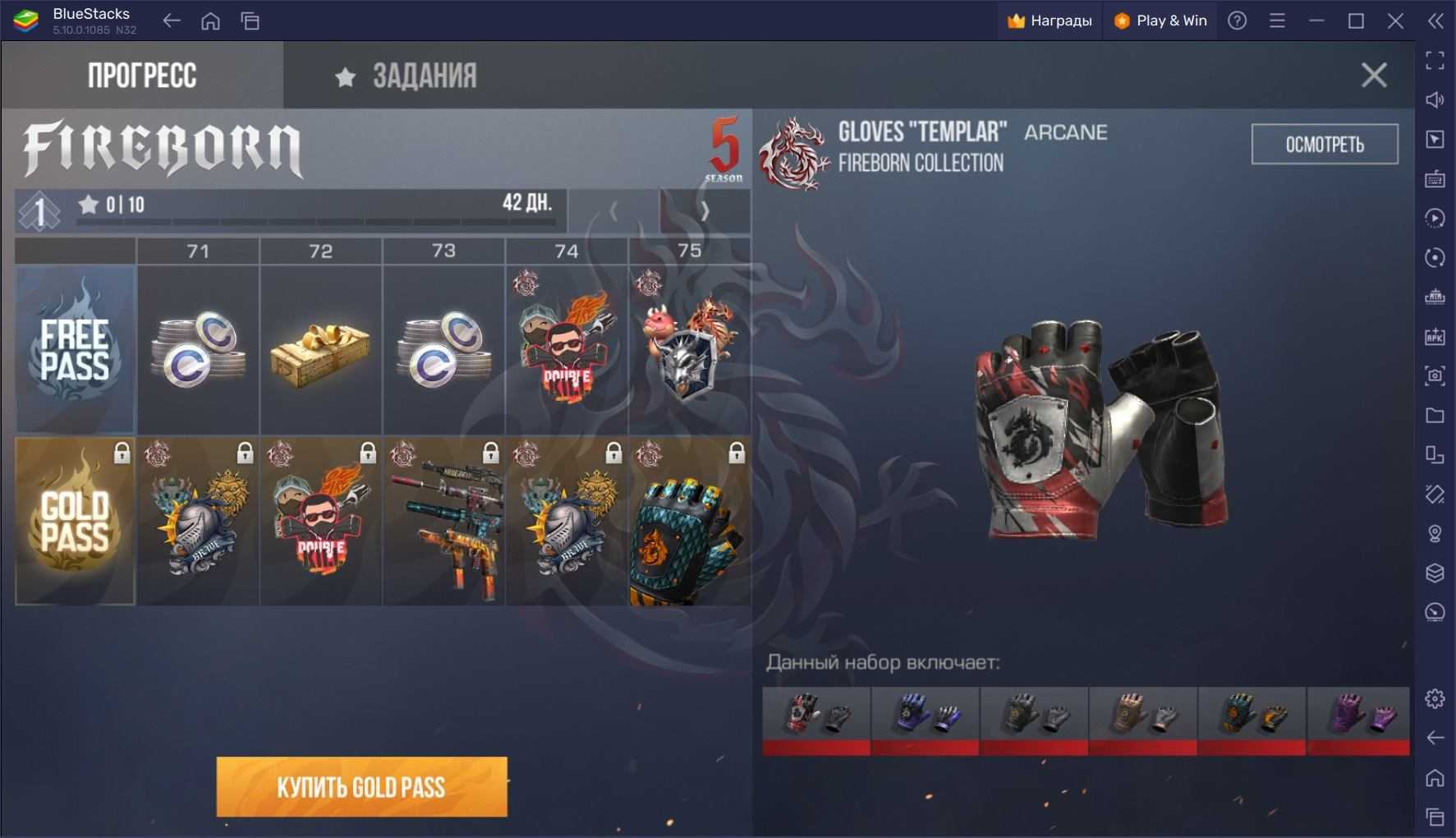Viewport: 1456px width, 838px height.
Task: Open BlueStacks settings gear
Action: (x=1435, y=698)
